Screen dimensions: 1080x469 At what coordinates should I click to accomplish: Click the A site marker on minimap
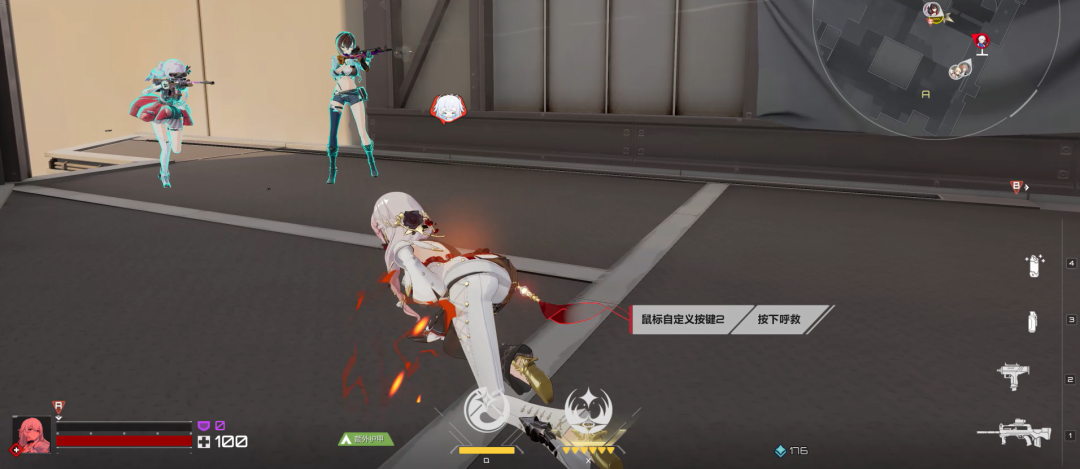tap(925, 94)
